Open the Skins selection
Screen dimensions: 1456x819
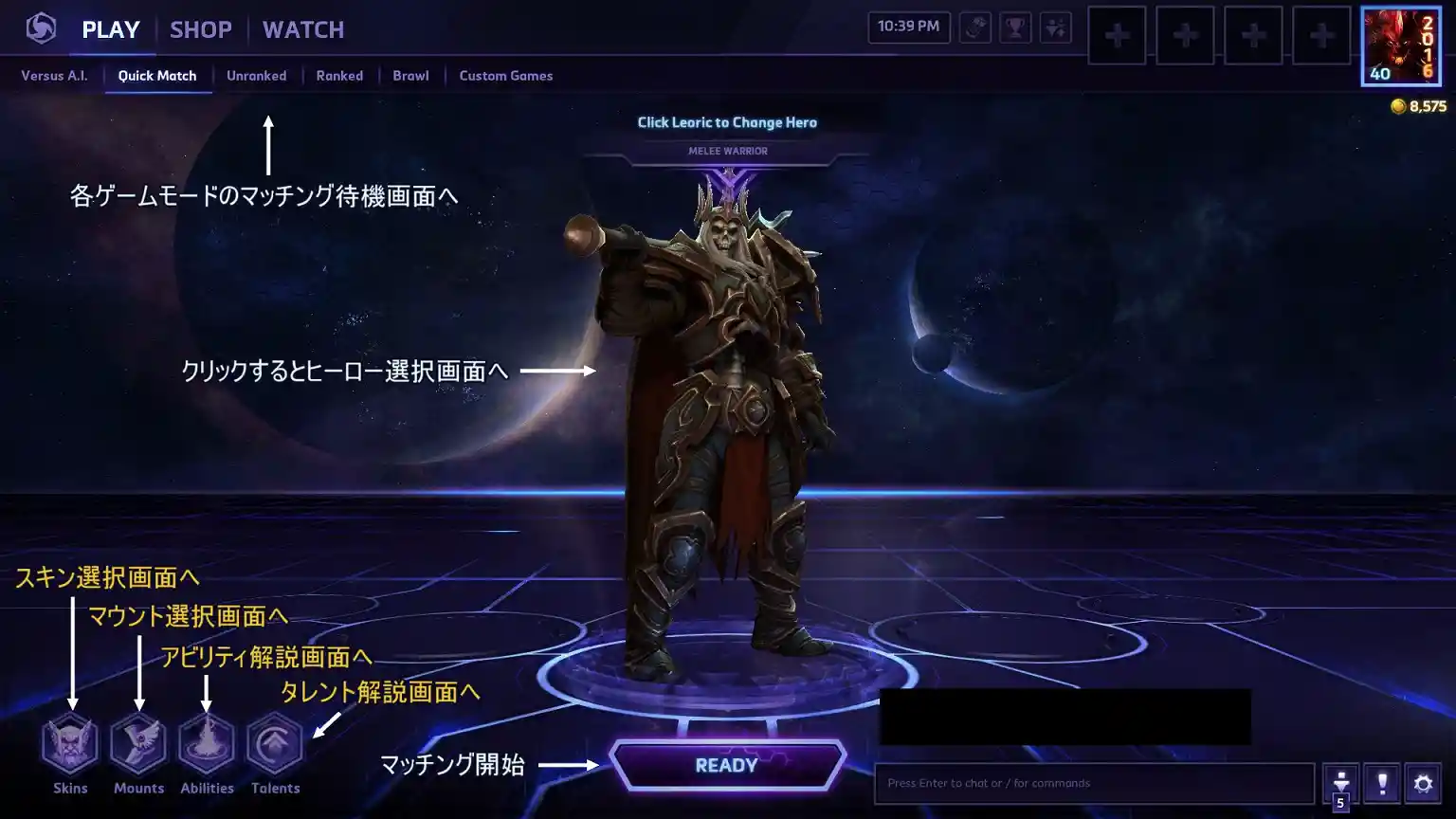[70, 745]
